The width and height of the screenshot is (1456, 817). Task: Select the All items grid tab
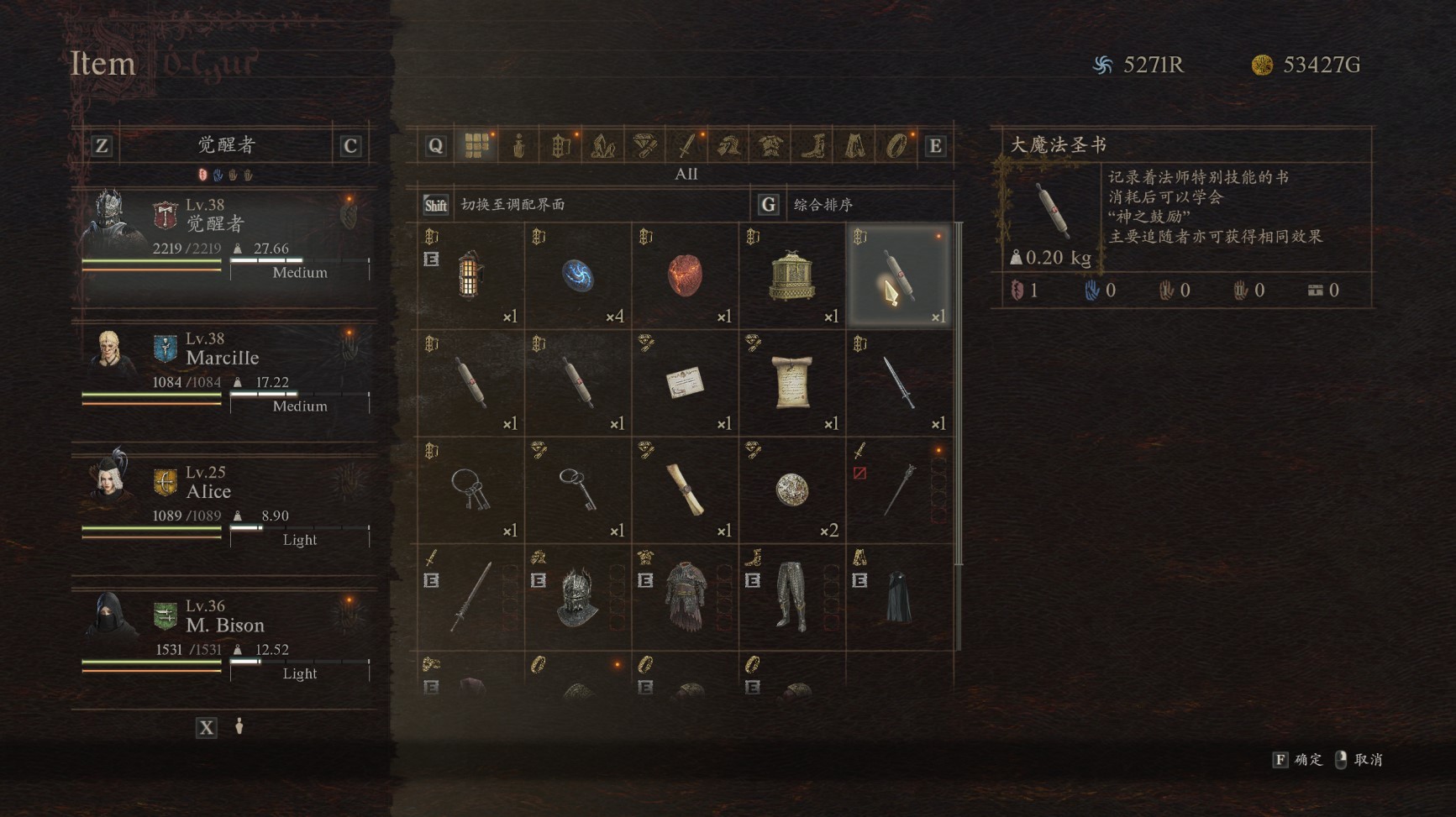click(x=476, y=146)
